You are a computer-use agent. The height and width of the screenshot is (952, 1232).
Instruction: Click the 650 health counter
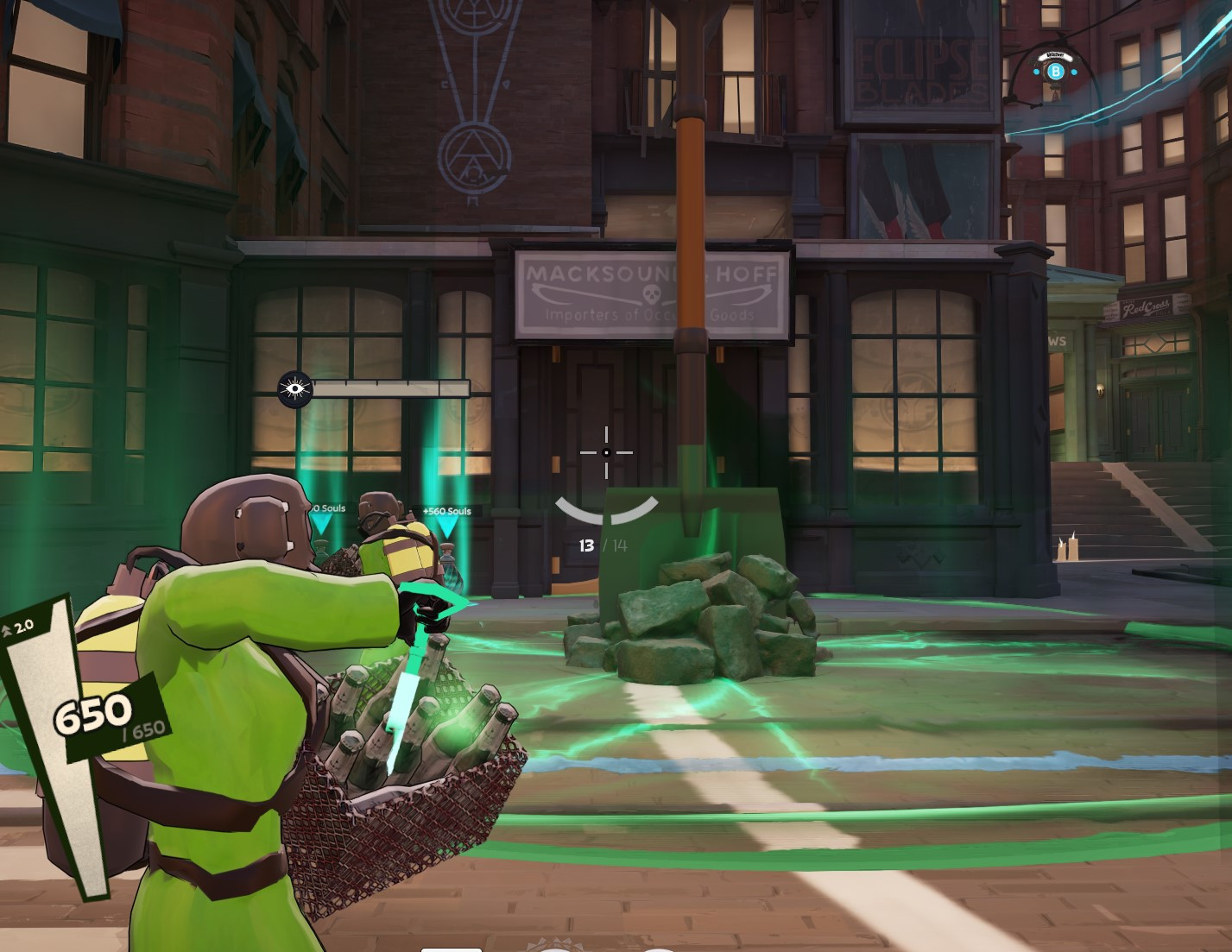[x=95, y=714]
